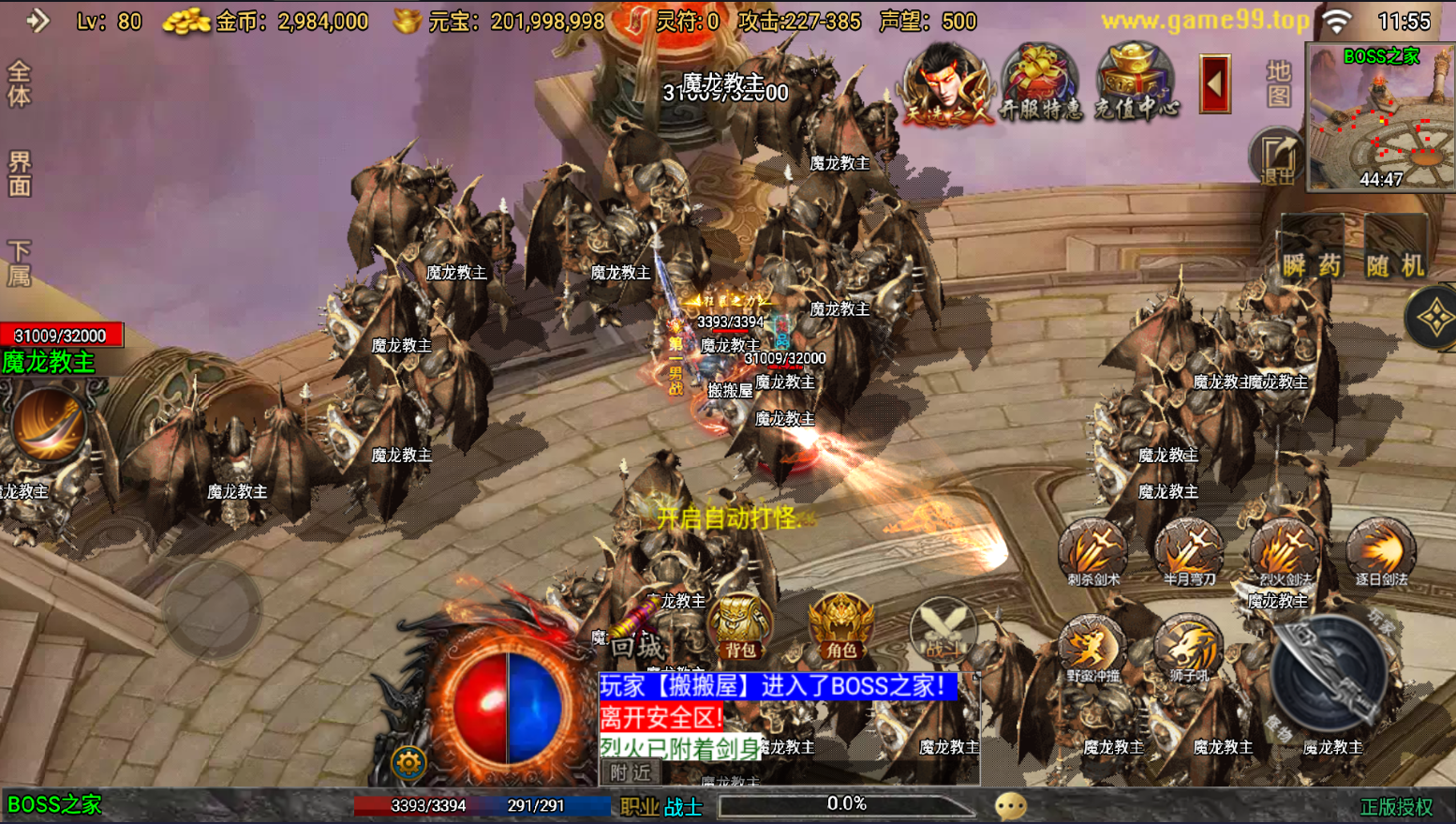Viewport: 1456px width, 824px height.
Task: Open the 天选之人 event icon
Action: [x=944, y=82]
